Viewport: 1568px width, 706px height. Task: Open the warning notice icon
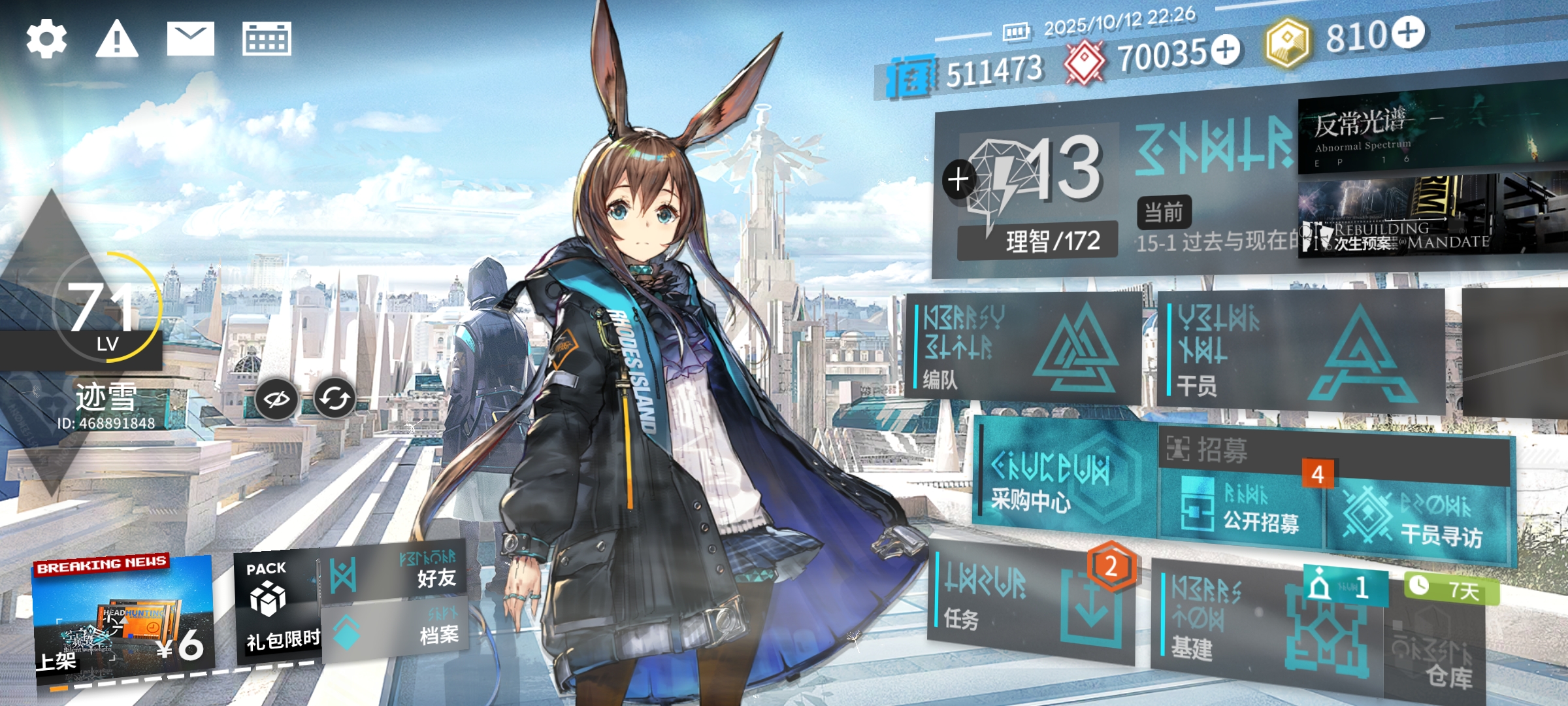tap(117, 39)
